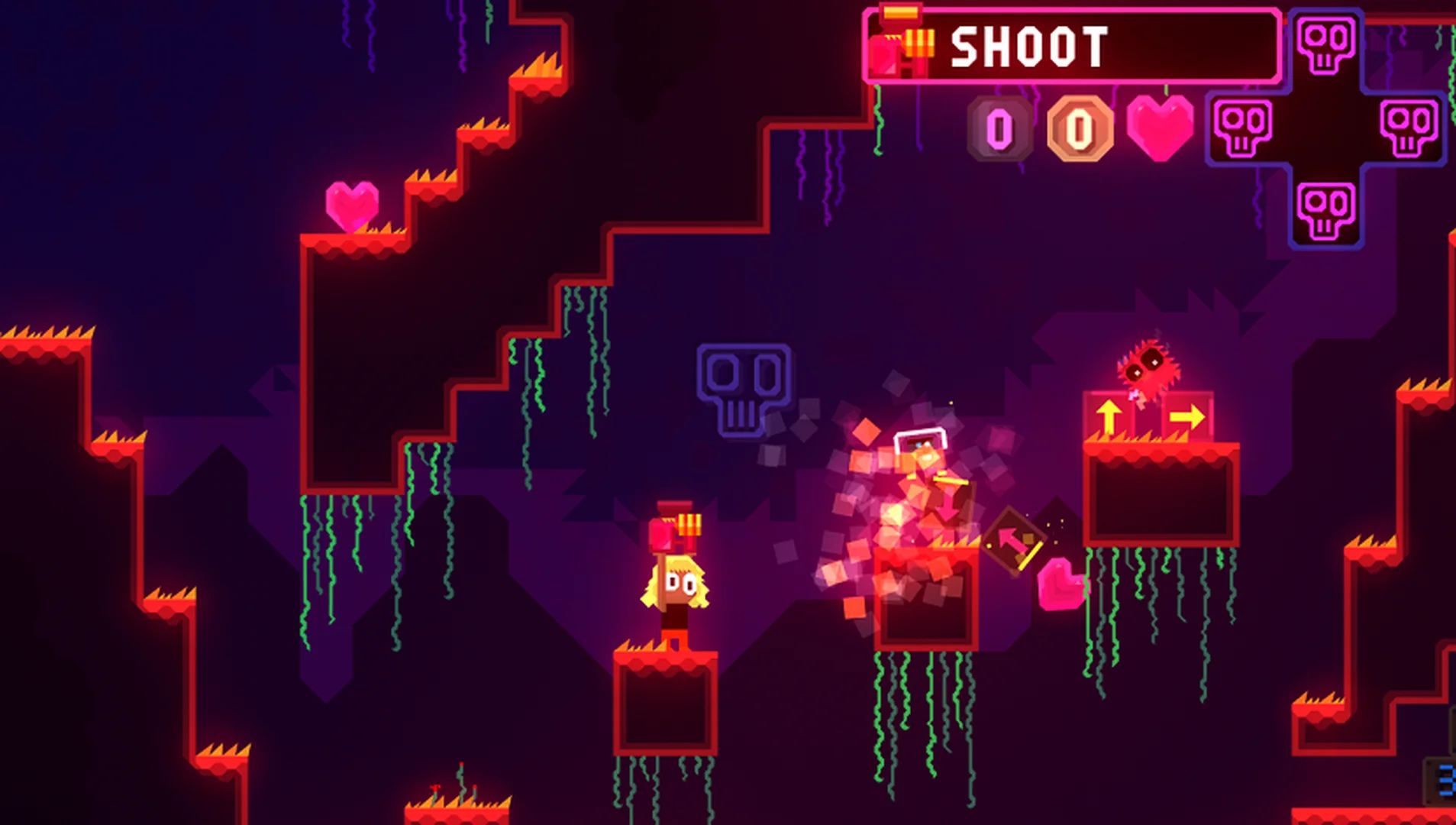This screenshot has height=825, width=1456.
Task: Open the skull room minimap
Action: point(1325,126)
